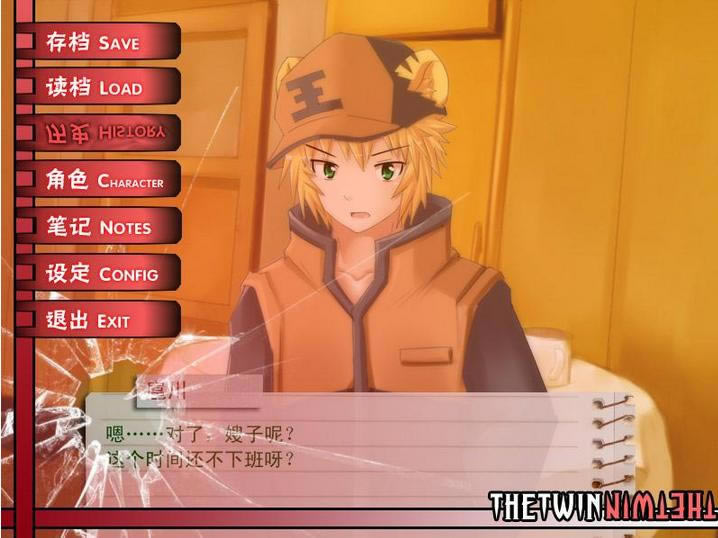Open the Notes entry
Viewport: 718px width, 538px height.
coord(100,227)
